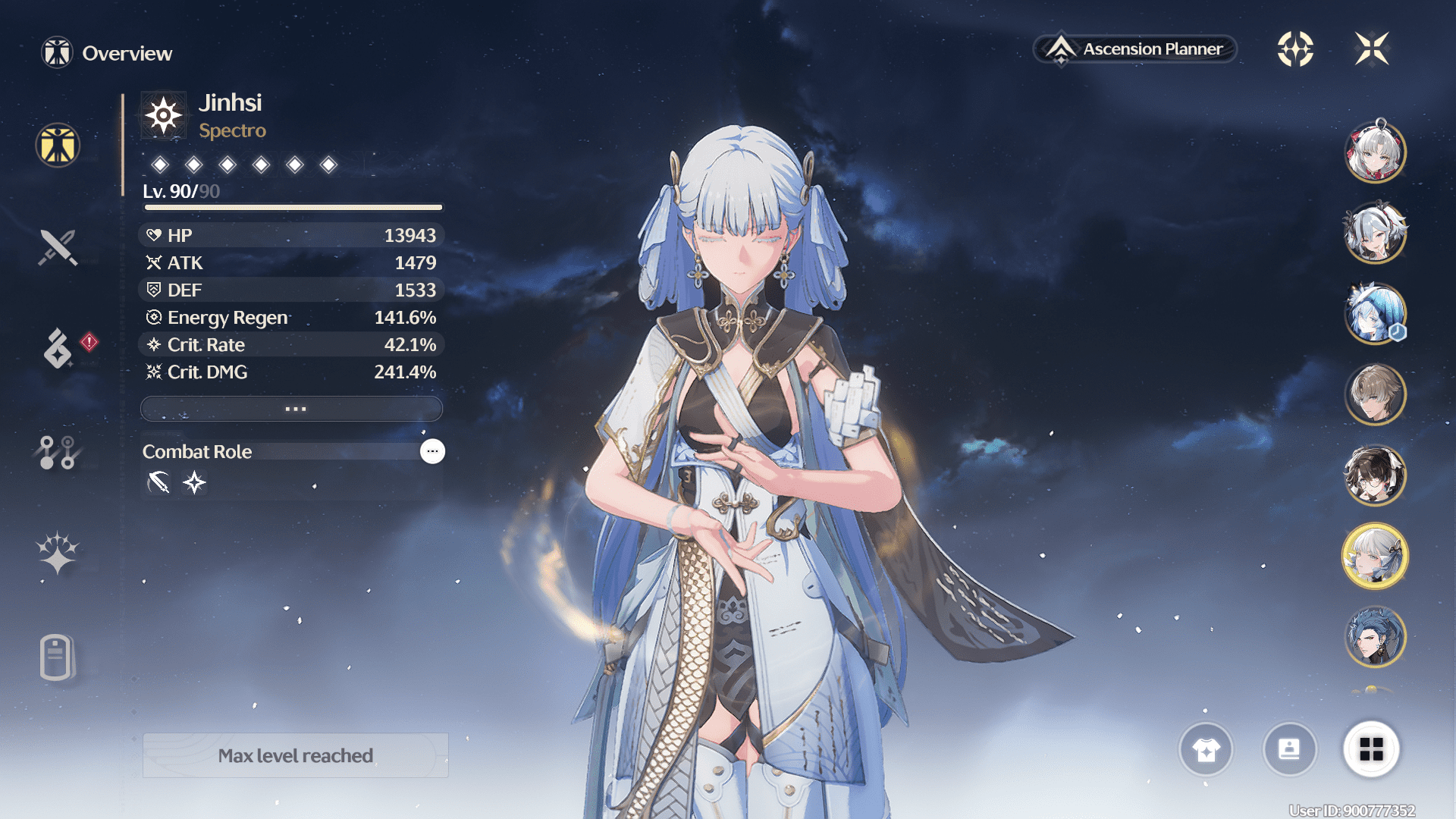1456x819 pixels.
Task: Open the character profile file tab
Action: (58, 657)
